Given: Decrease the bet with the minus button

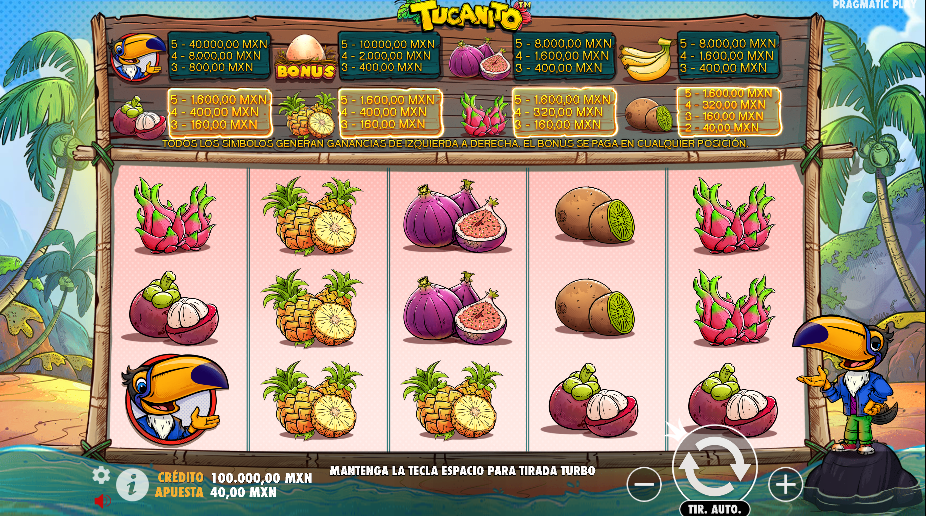Looking at the screenshot, I should (644, 485).
